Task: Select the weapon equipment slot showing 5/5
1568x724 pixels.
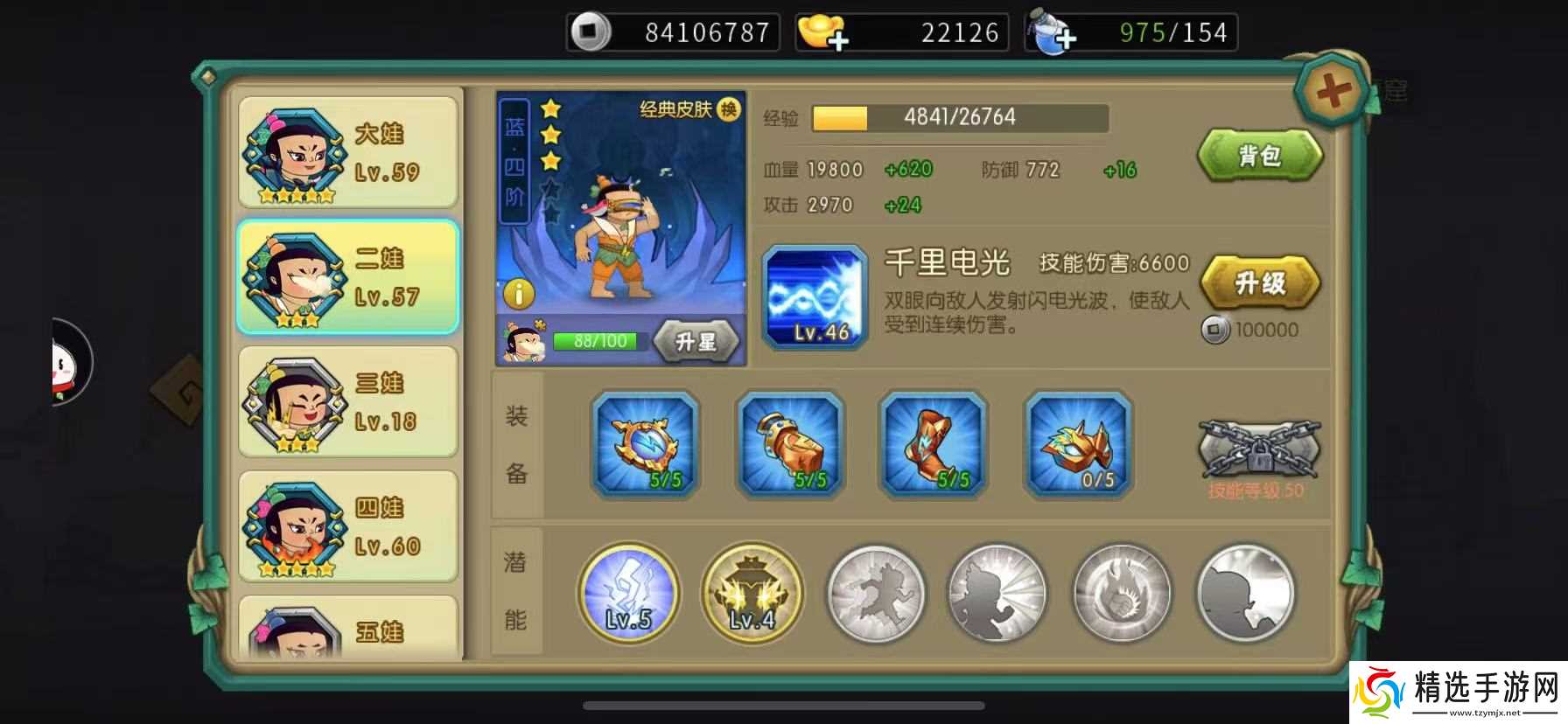Action: click(x=645, y=446)
